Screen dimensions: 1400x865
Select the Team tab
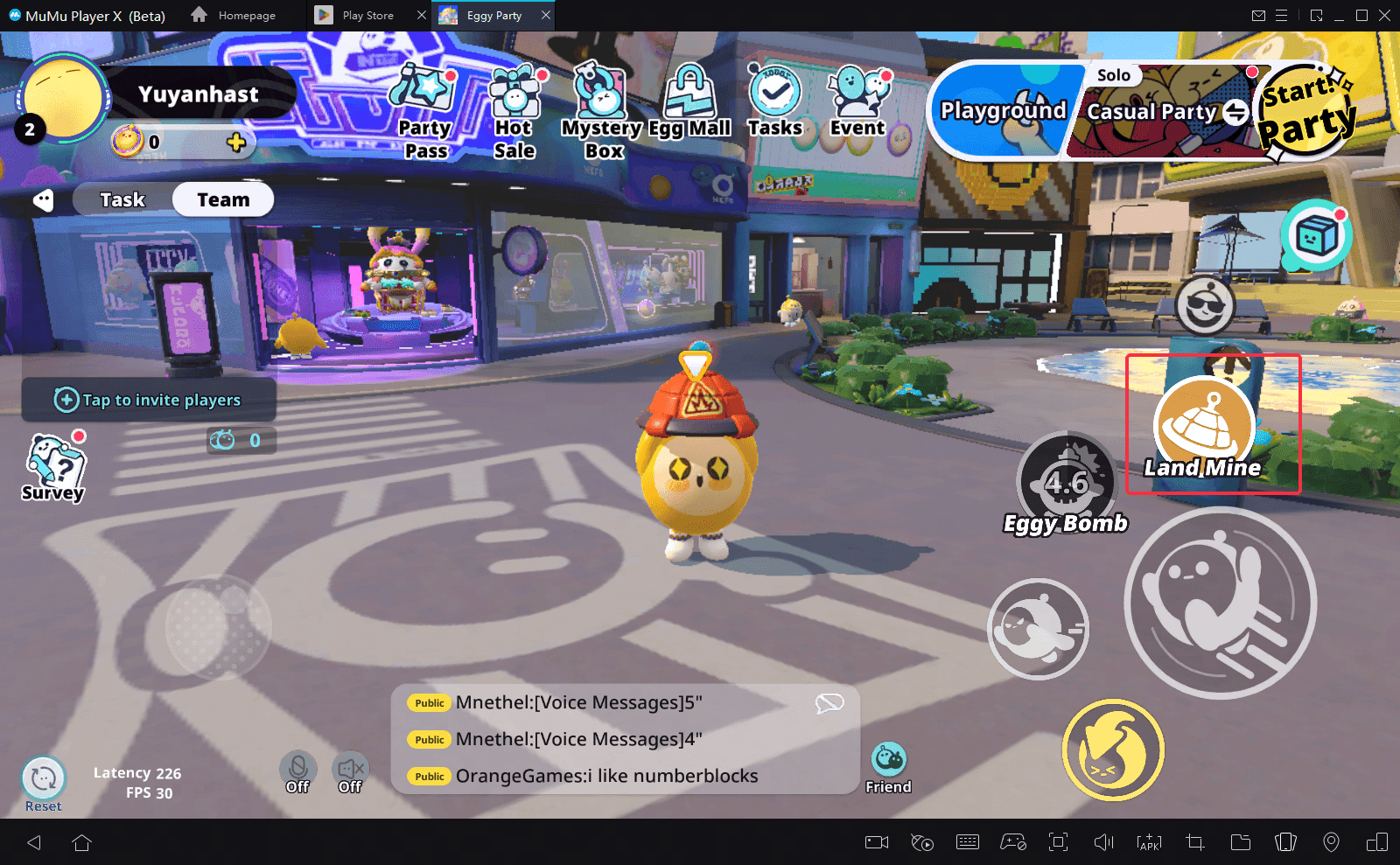[223, 199]
